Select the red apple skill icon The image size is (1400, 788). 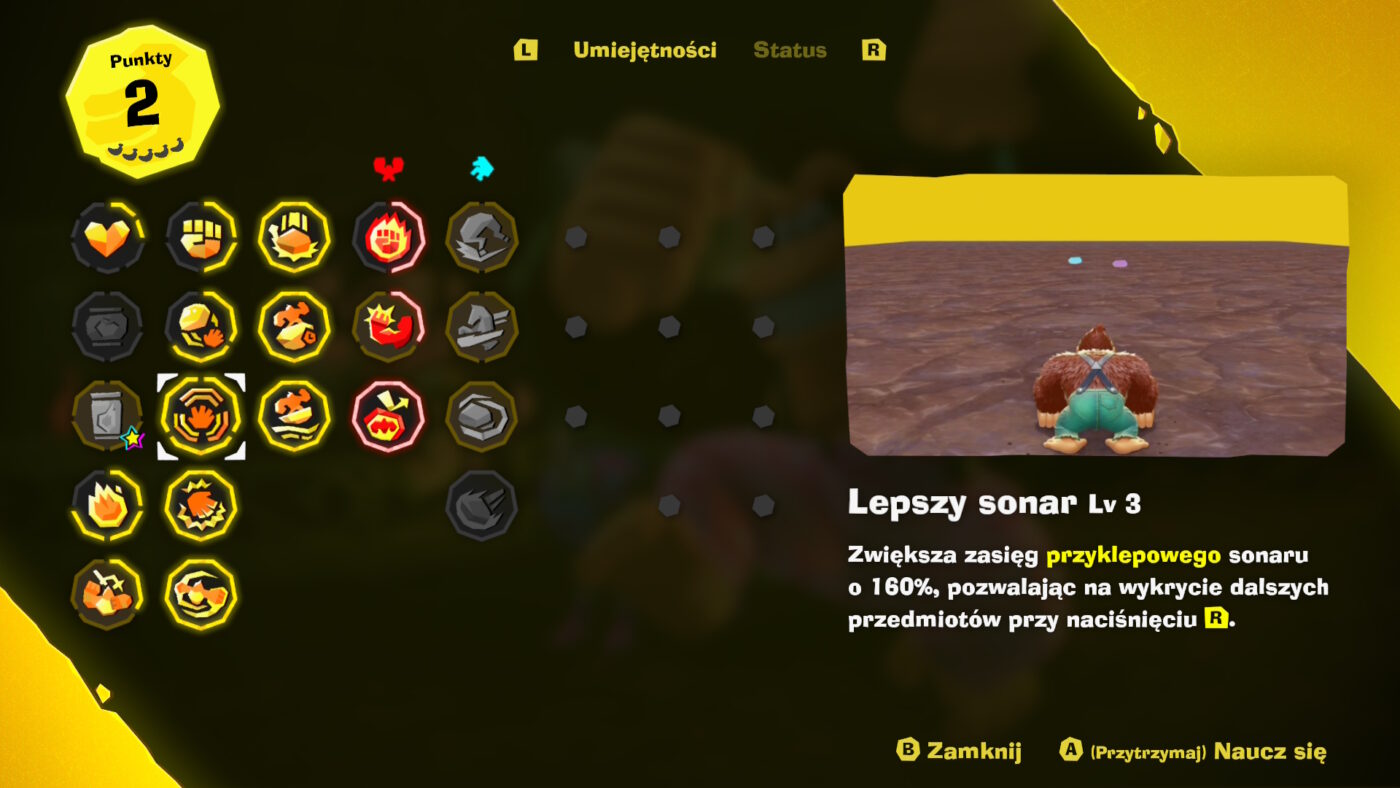388,415
